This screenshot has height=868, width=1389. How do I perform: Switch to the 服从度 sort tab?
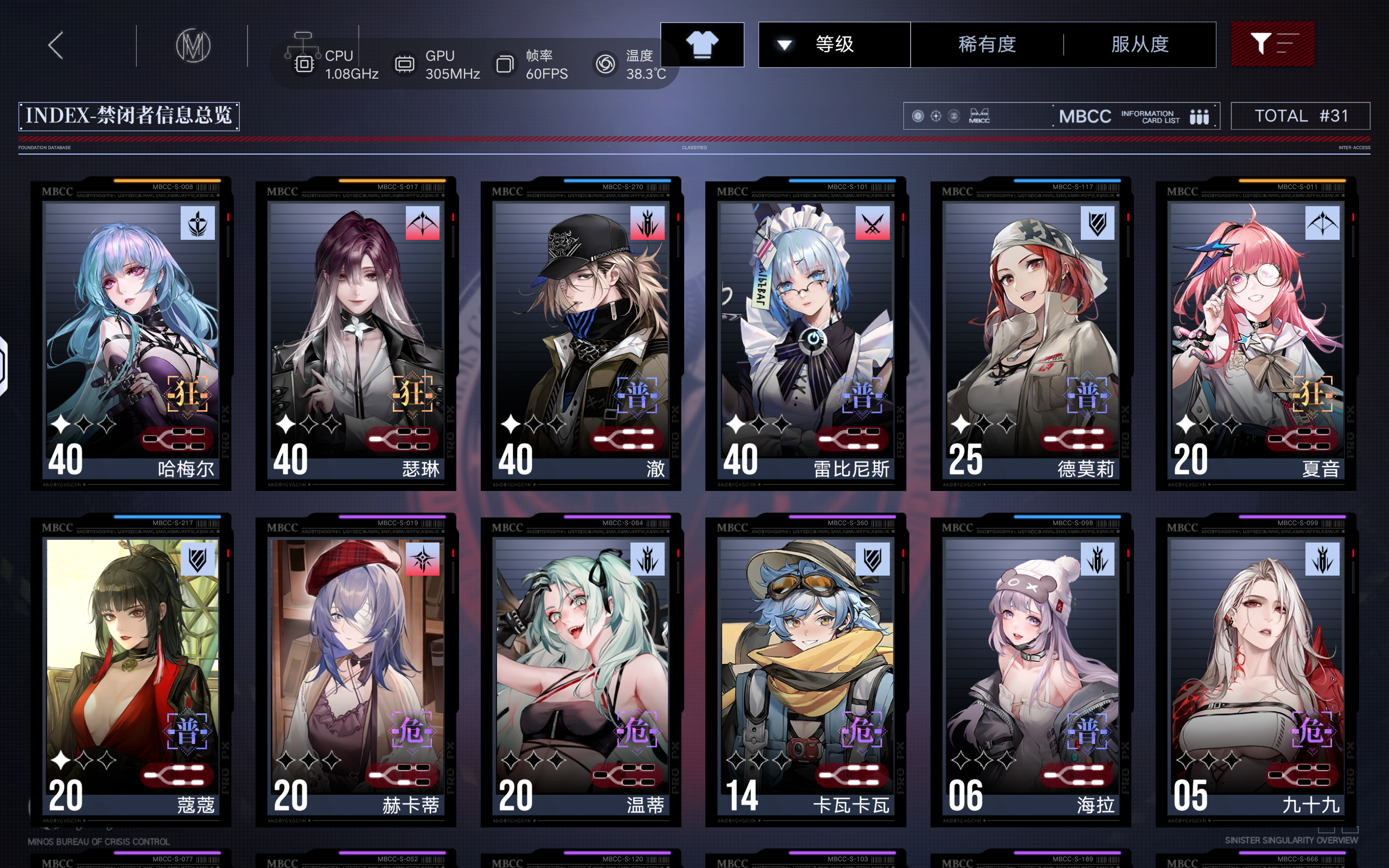[x=1139, y=44]
